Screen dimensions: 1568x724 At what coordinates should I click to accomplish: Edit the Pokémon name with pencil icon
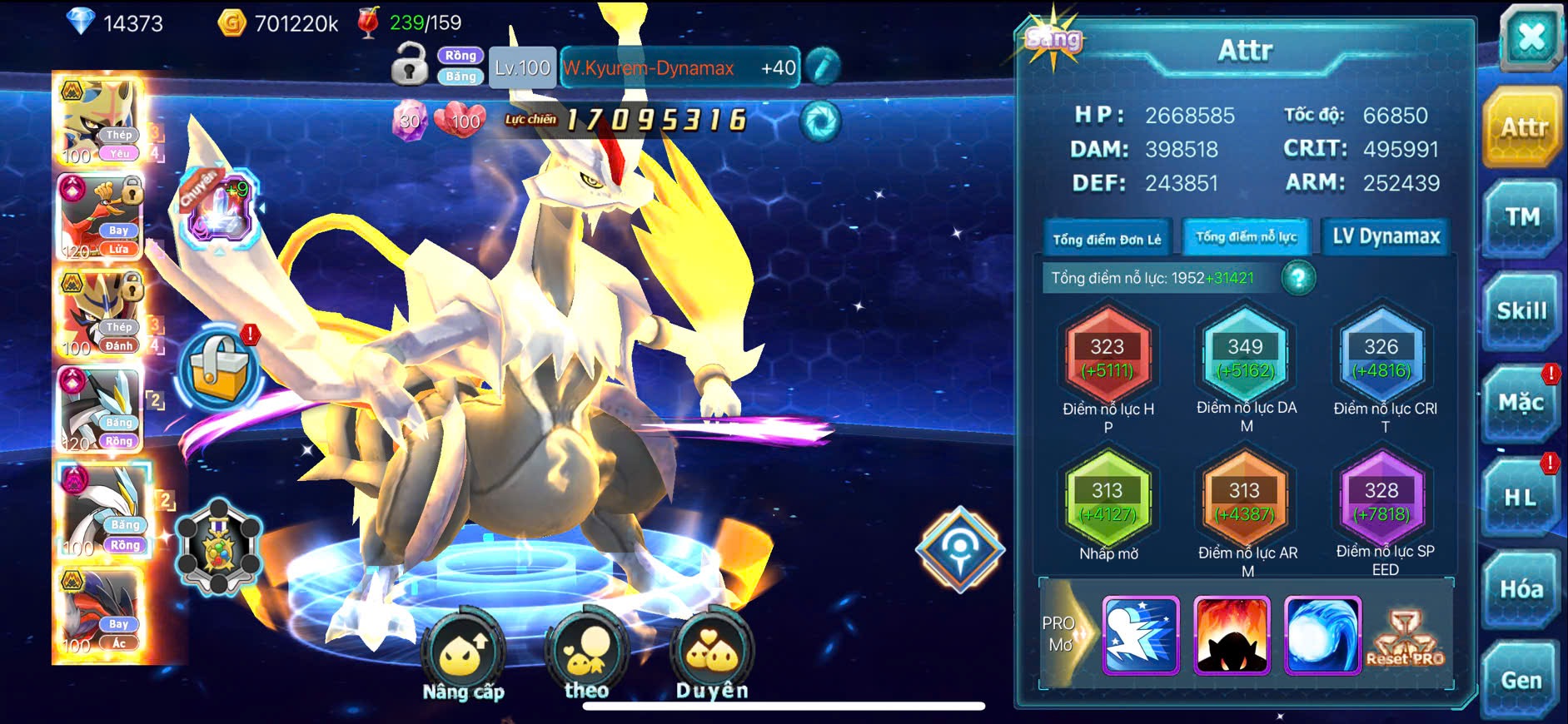pyautogui.click(x=823, y=67)
